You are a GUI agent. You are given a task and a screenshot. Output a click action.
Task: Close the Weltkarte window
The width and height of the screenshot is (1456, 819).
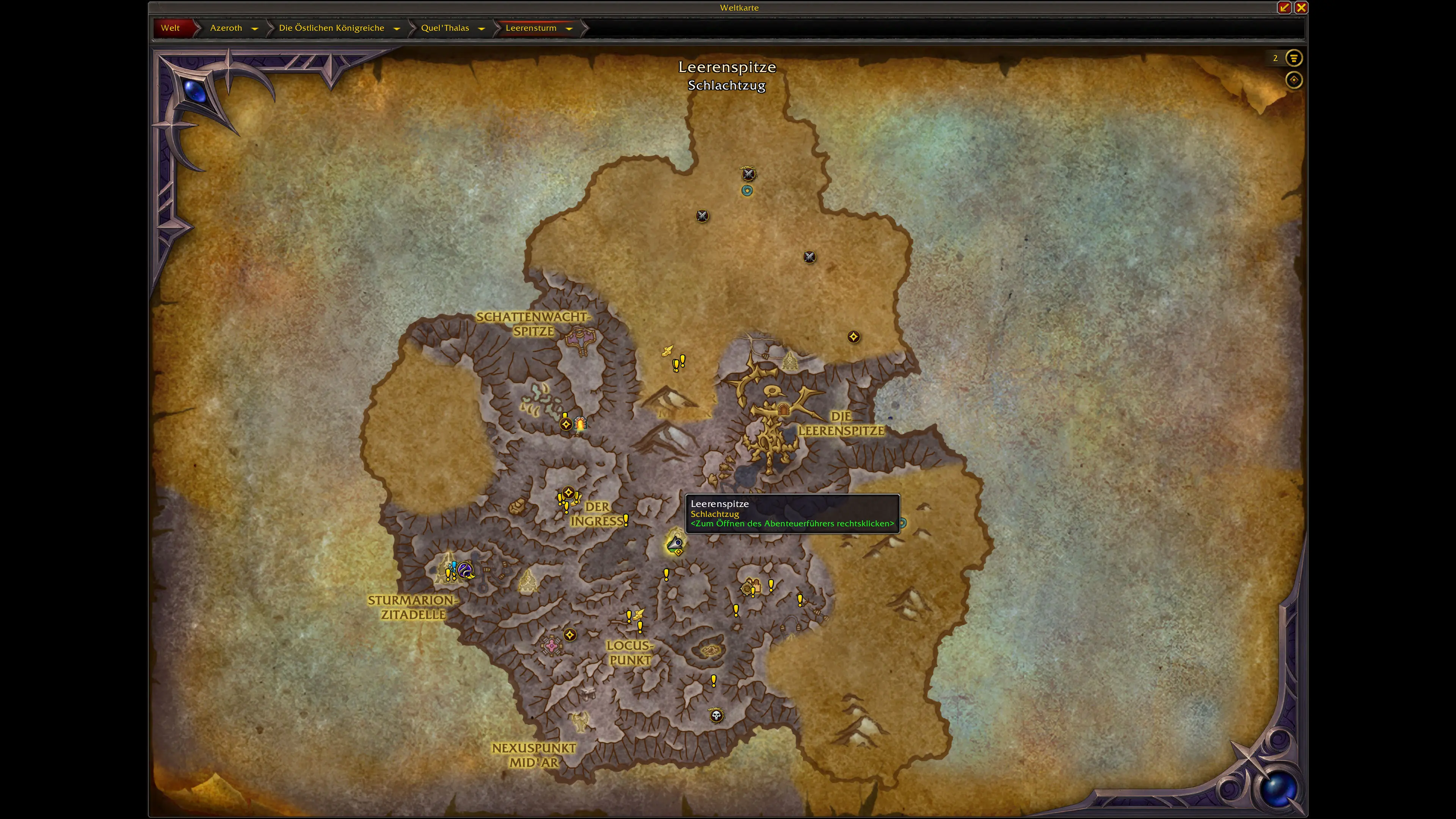click(1301, 7)
